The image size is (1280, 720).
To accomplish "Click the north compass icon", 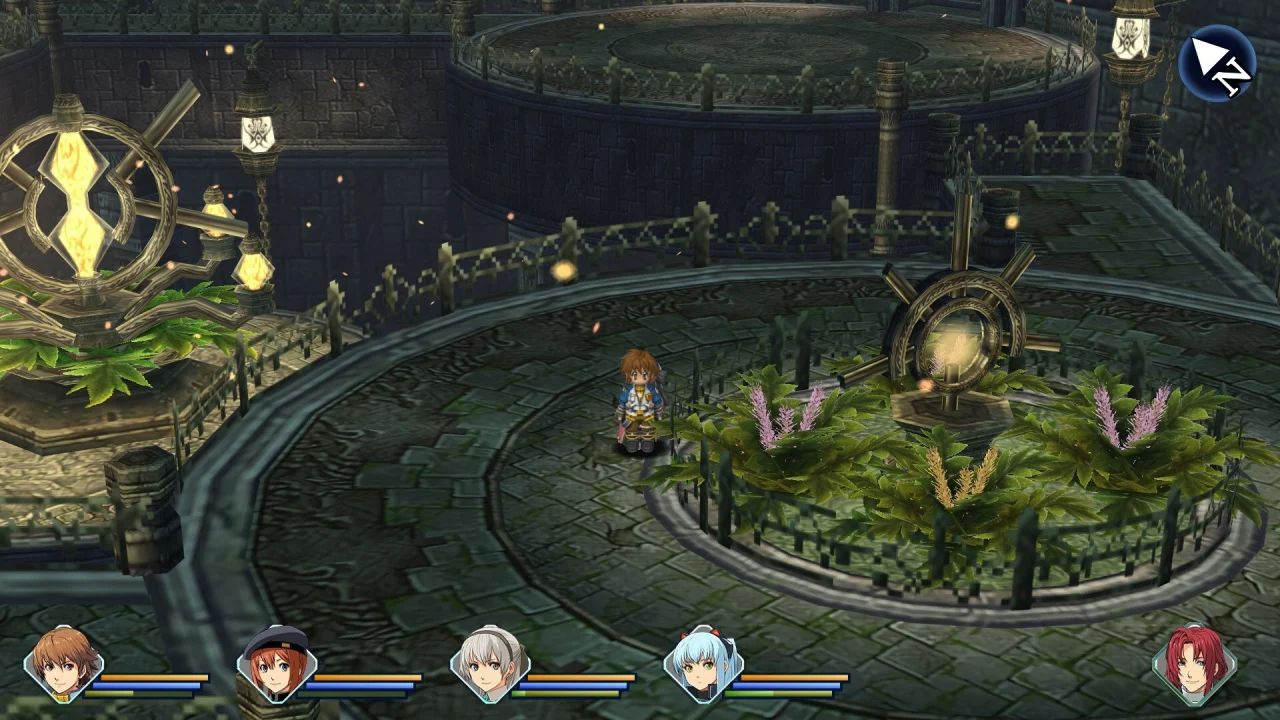I will point(1216,62).
